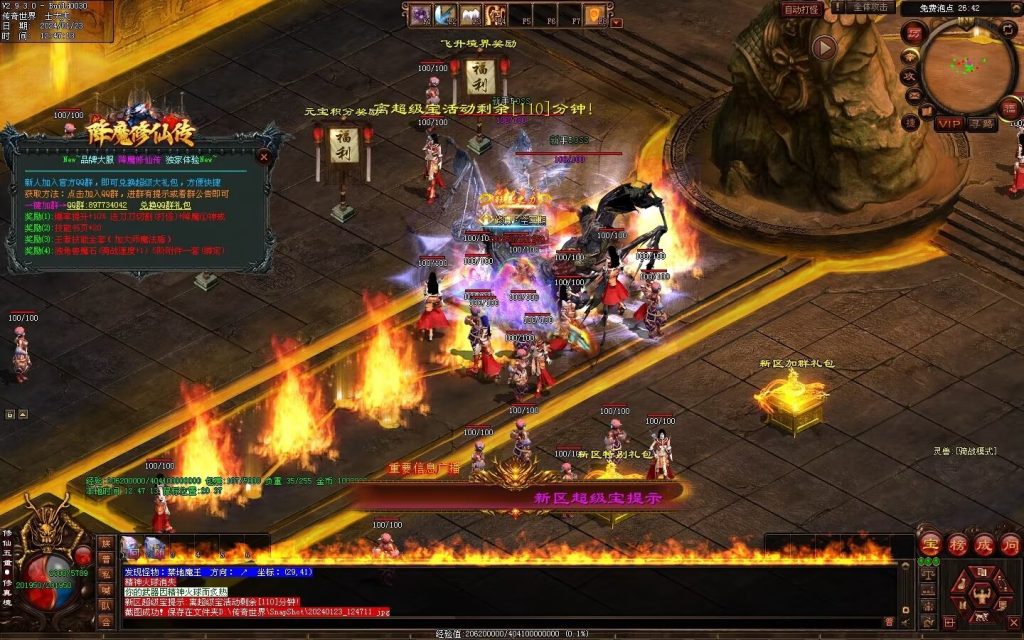Image resolution: width=1024 pixels, height=640 pixels.
Task: Click the round play arrow button
Action: point(824,47)
